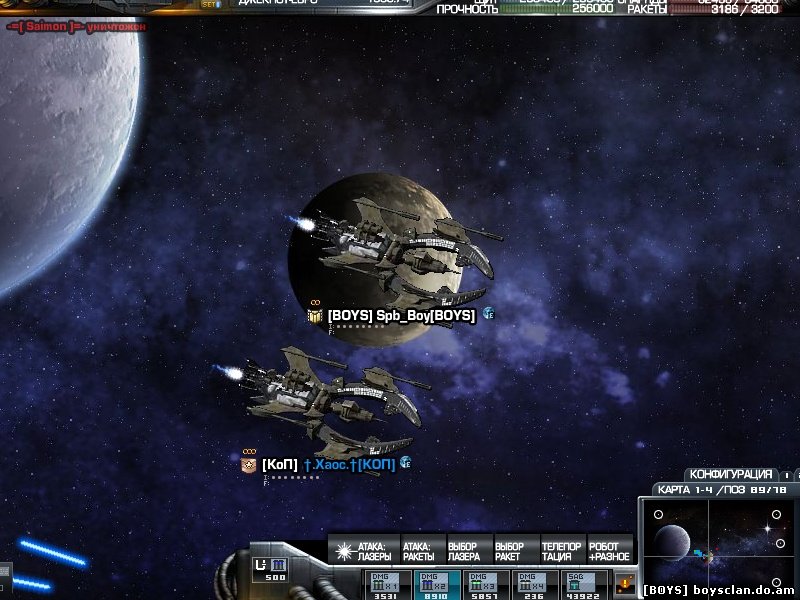Launch the rocket attack (АТАКА: РАКЕТЫ)

(x=419, y=551)
